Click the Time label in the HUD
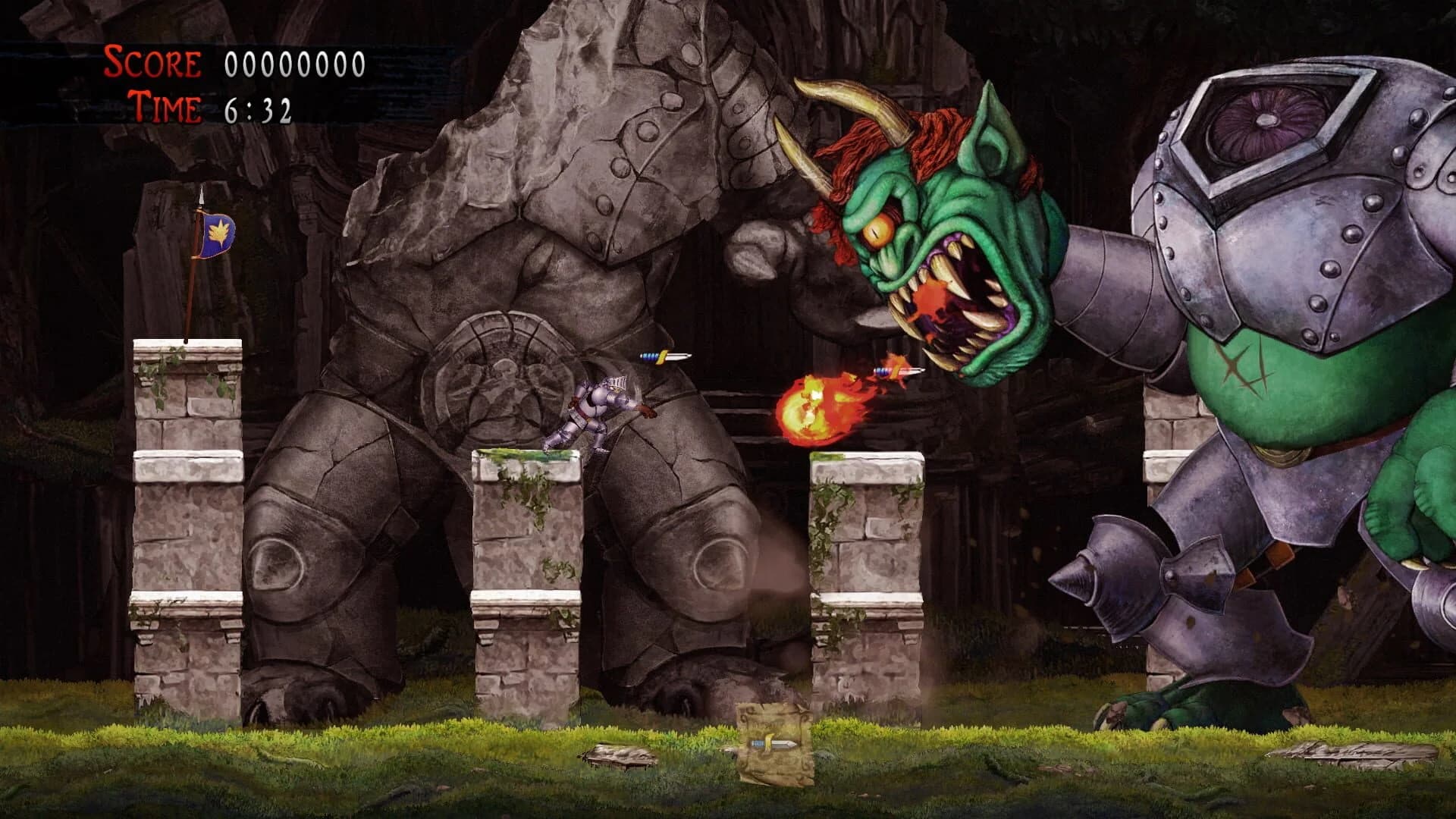This screenshot has width=1456, height=819. [164, 106]
